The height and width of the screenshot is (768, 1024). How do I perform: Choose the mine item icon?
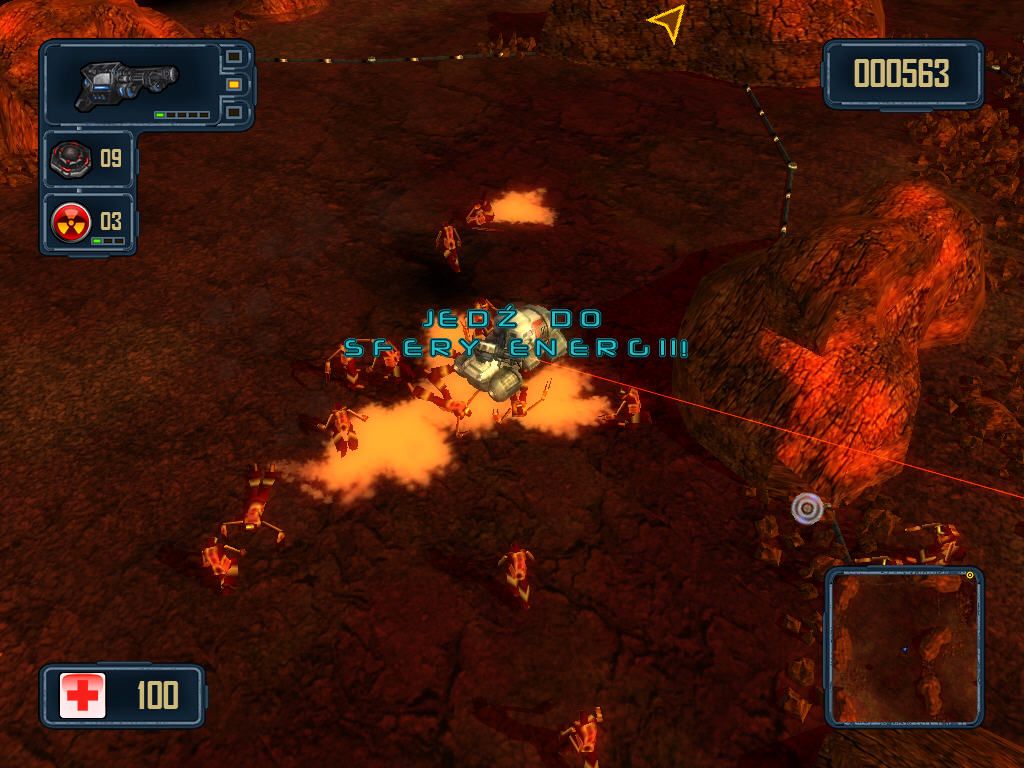pyautogui.click(x=72, y=159)
